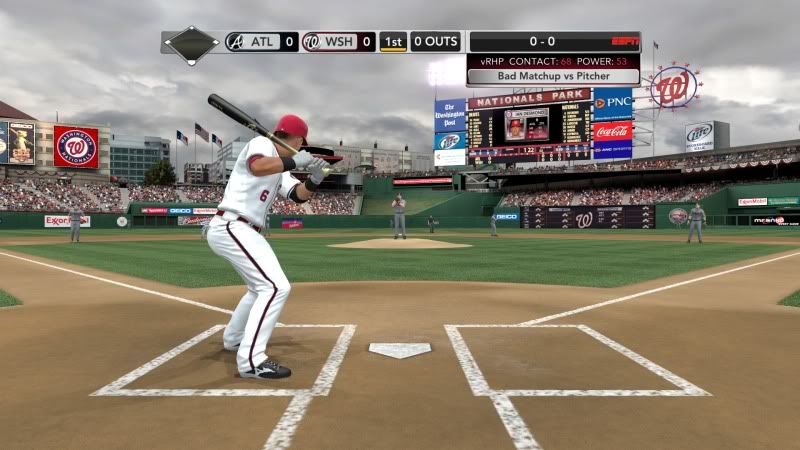
Task: Click the base runner diamond indicator
Action: click(x=192, y=43)
